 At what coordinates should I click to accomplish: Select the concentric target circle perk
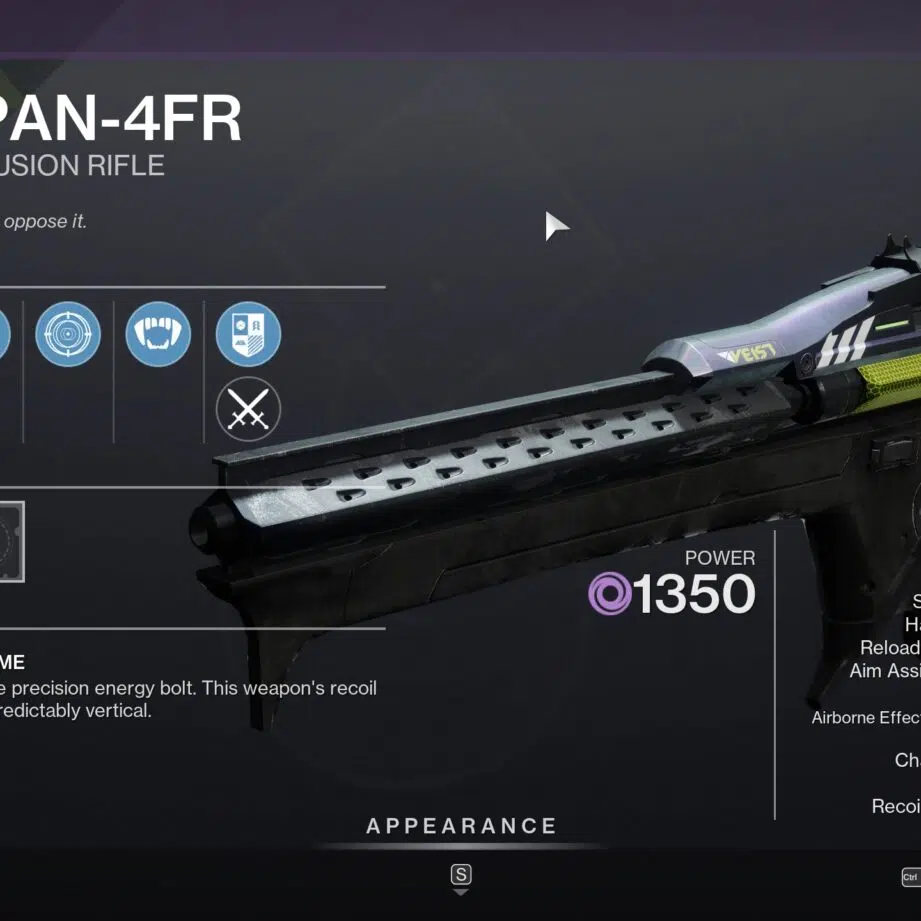68,334
